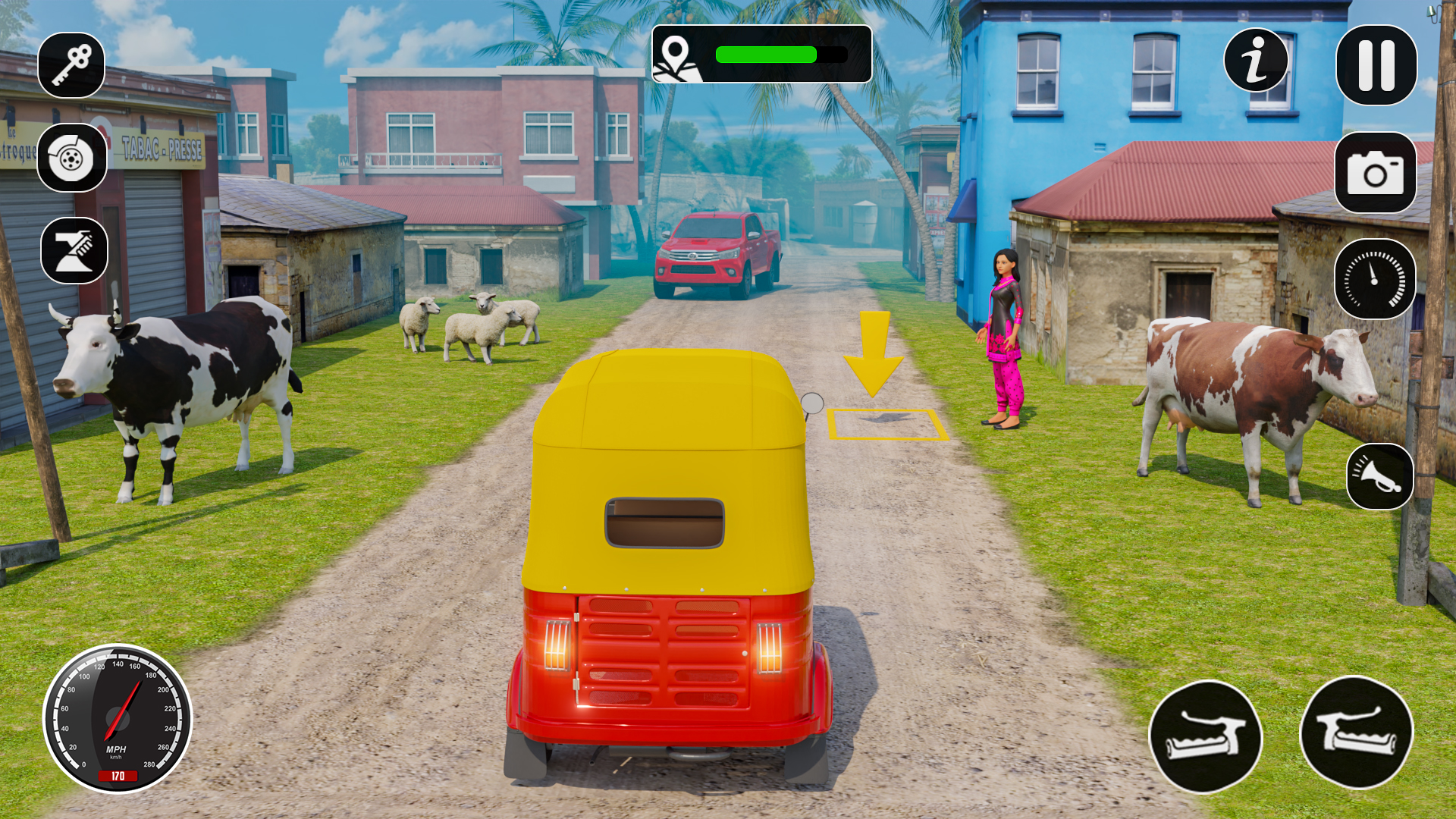
Task: Tap the speed gauge button
Action: (1374, 279)
